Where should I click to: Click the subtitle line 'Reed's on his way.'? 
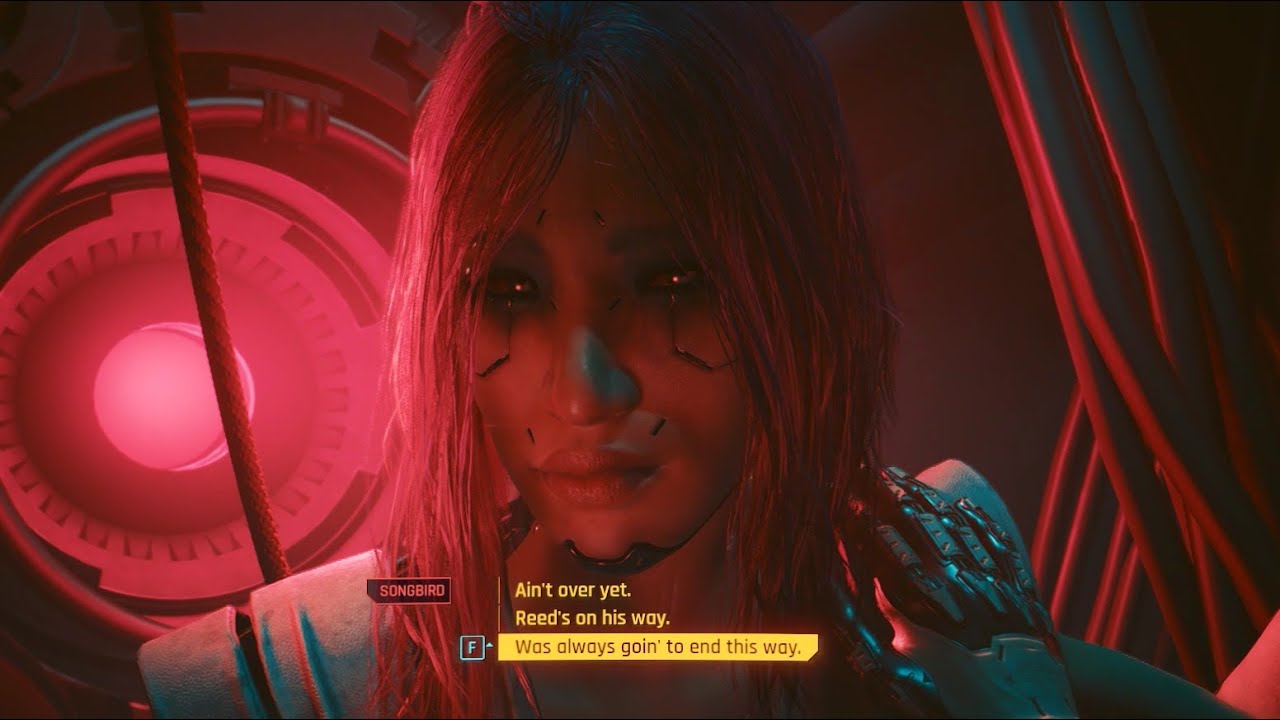pos(593,618)
